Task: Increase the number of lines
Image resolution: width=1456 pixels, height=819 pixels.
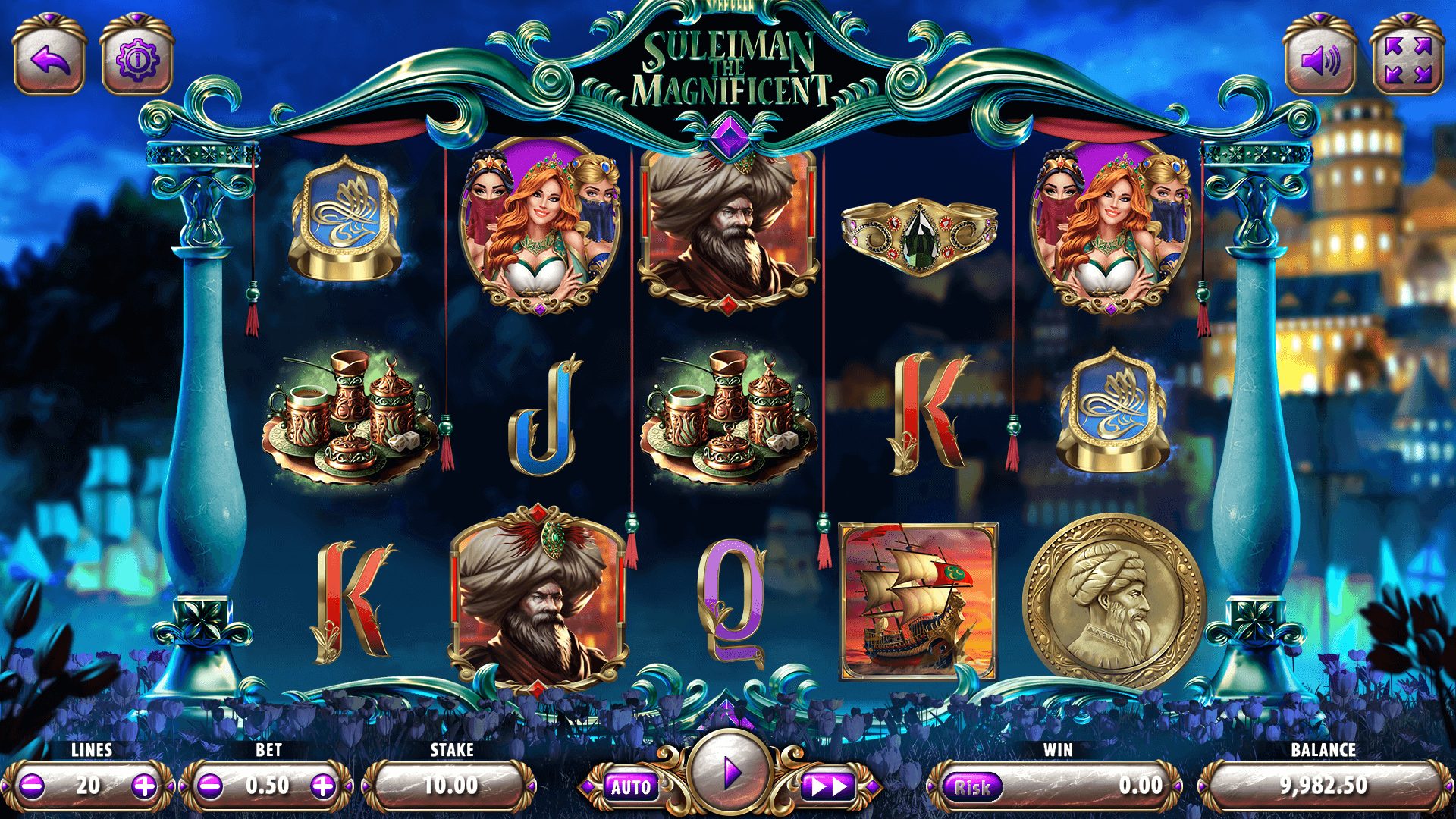Action: [144, 786]
